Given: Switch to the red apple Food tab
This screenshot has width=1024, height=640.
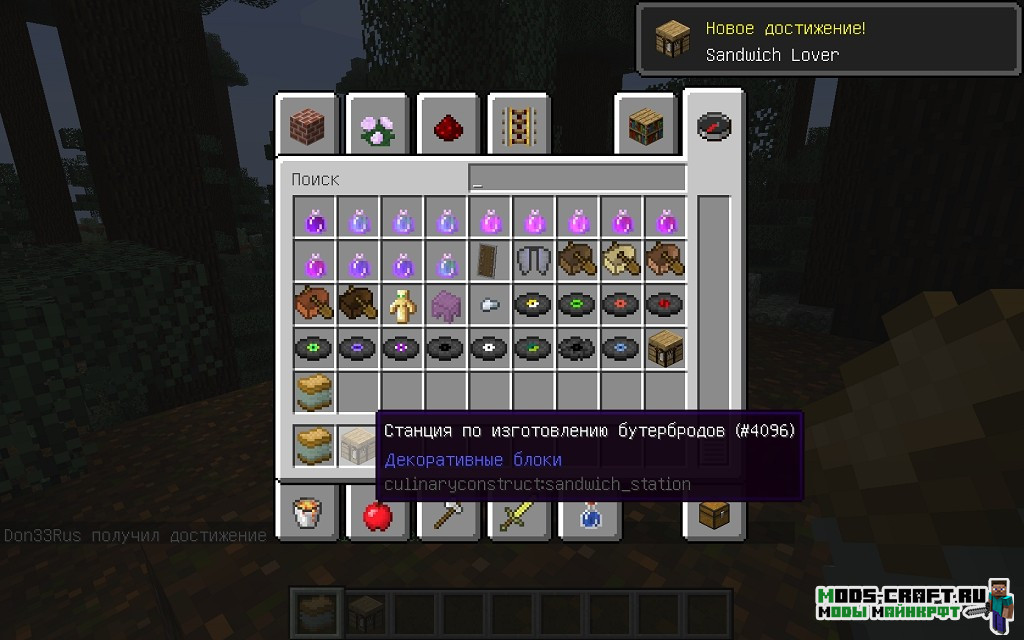Looking at the screenshot, I should tap(377, 515).
